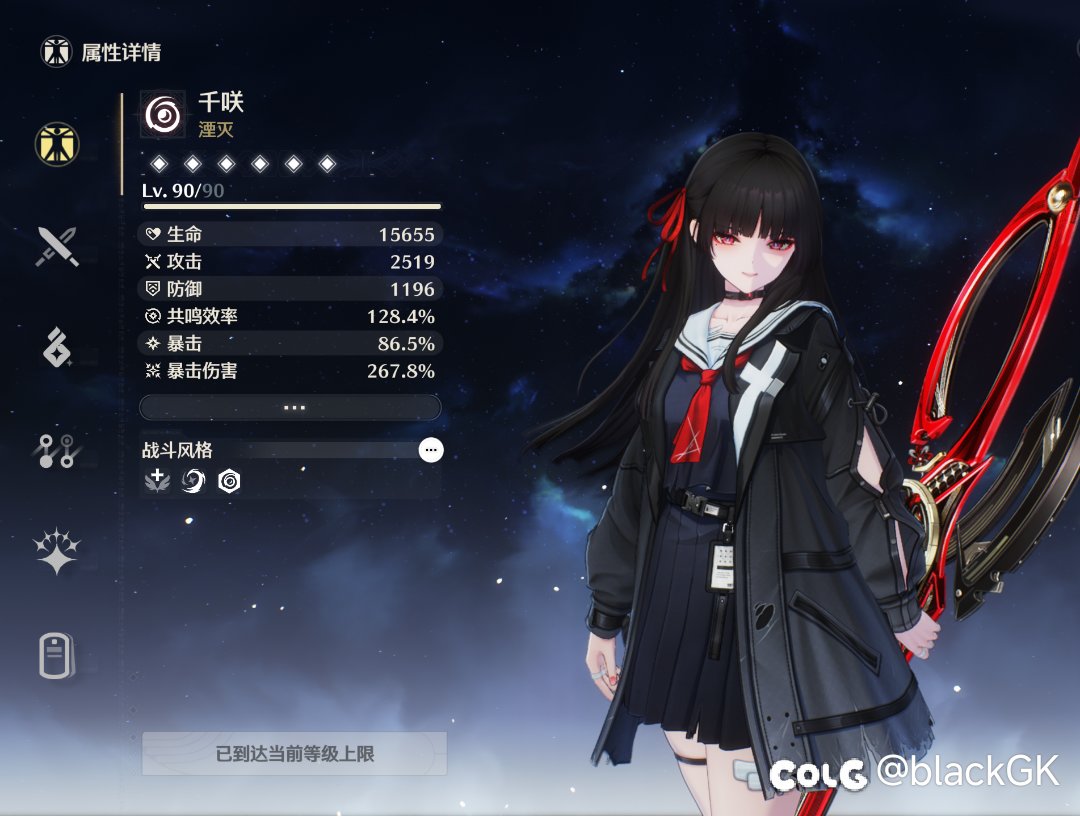The image size is (1080, 816).
Task: Select the attributes tab with figure icon
Action: click(x=58, y=144)
